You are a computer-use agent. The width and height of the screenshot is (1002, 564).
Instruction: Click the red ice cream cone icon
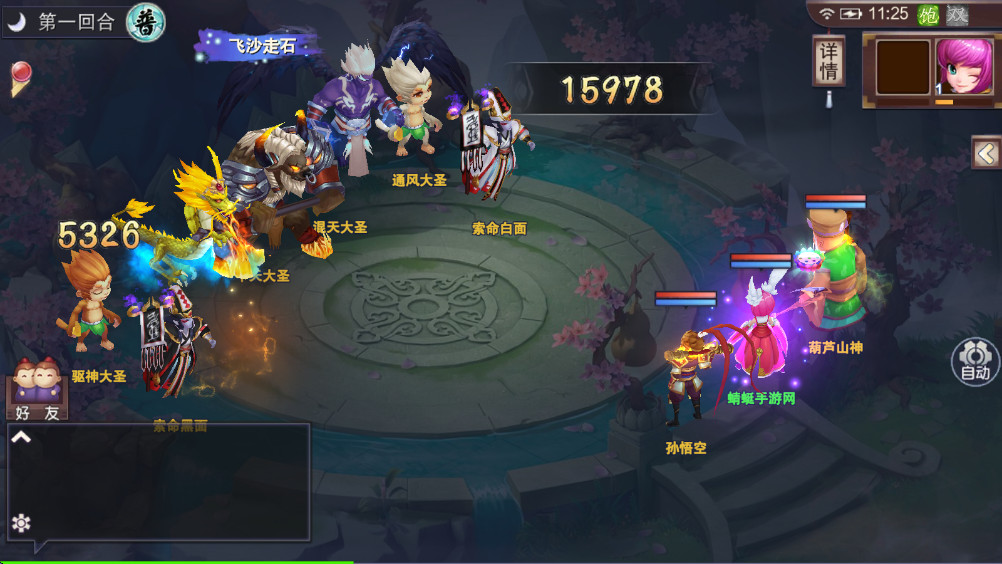click(x=20, y=78)
